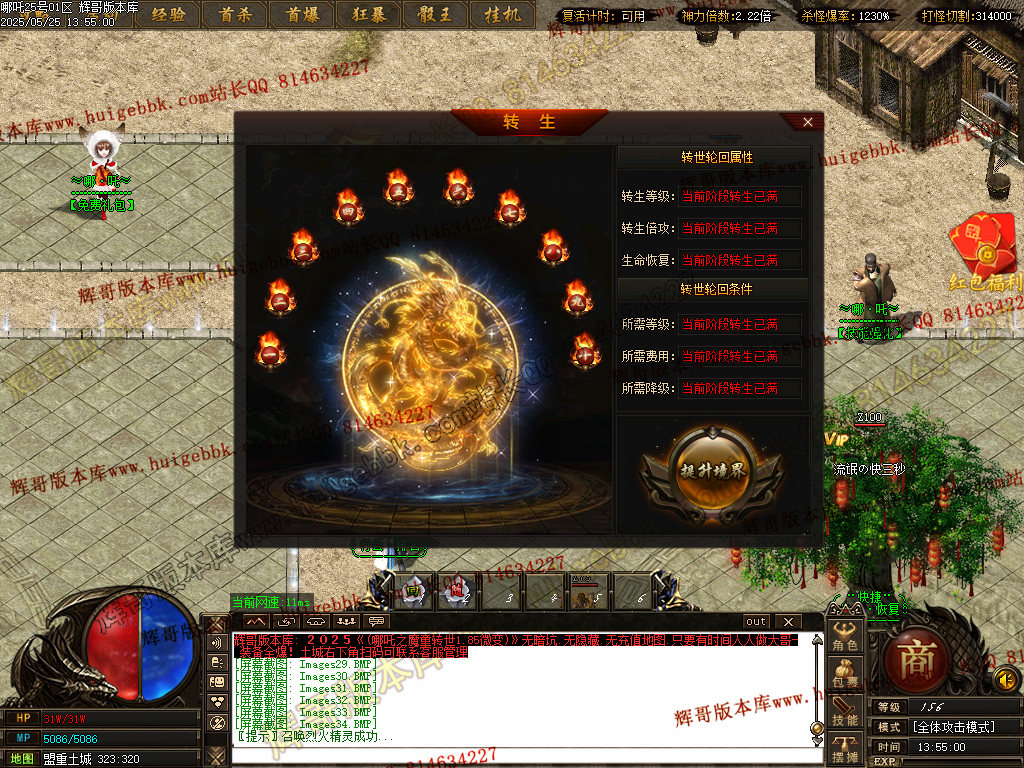Close the chat panel with its X button
Image resolution: width=1024 pixels, height=768 pixels.
787,621
